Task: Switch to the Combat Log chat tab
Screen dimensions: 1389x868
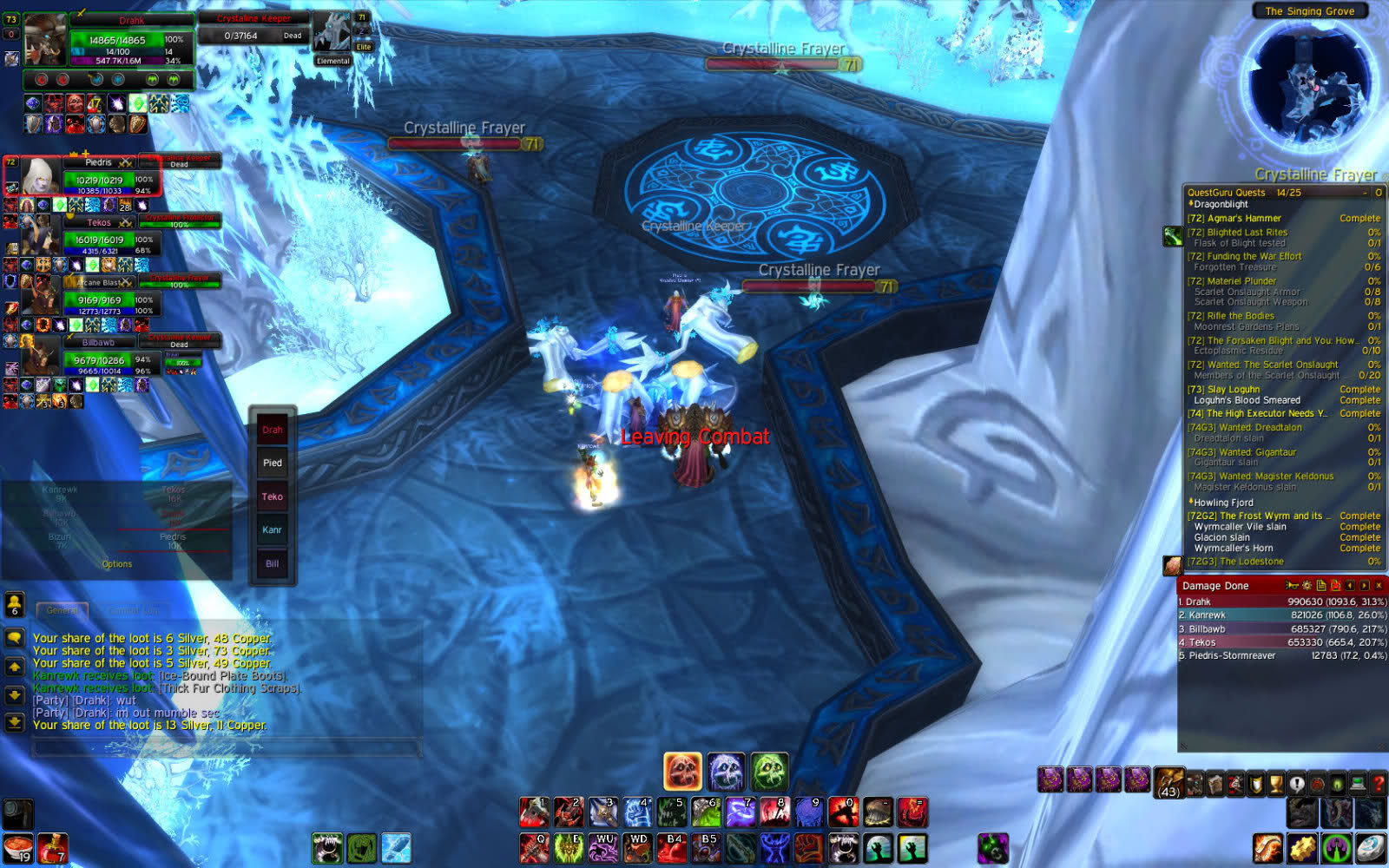Action: coord(135,610)
